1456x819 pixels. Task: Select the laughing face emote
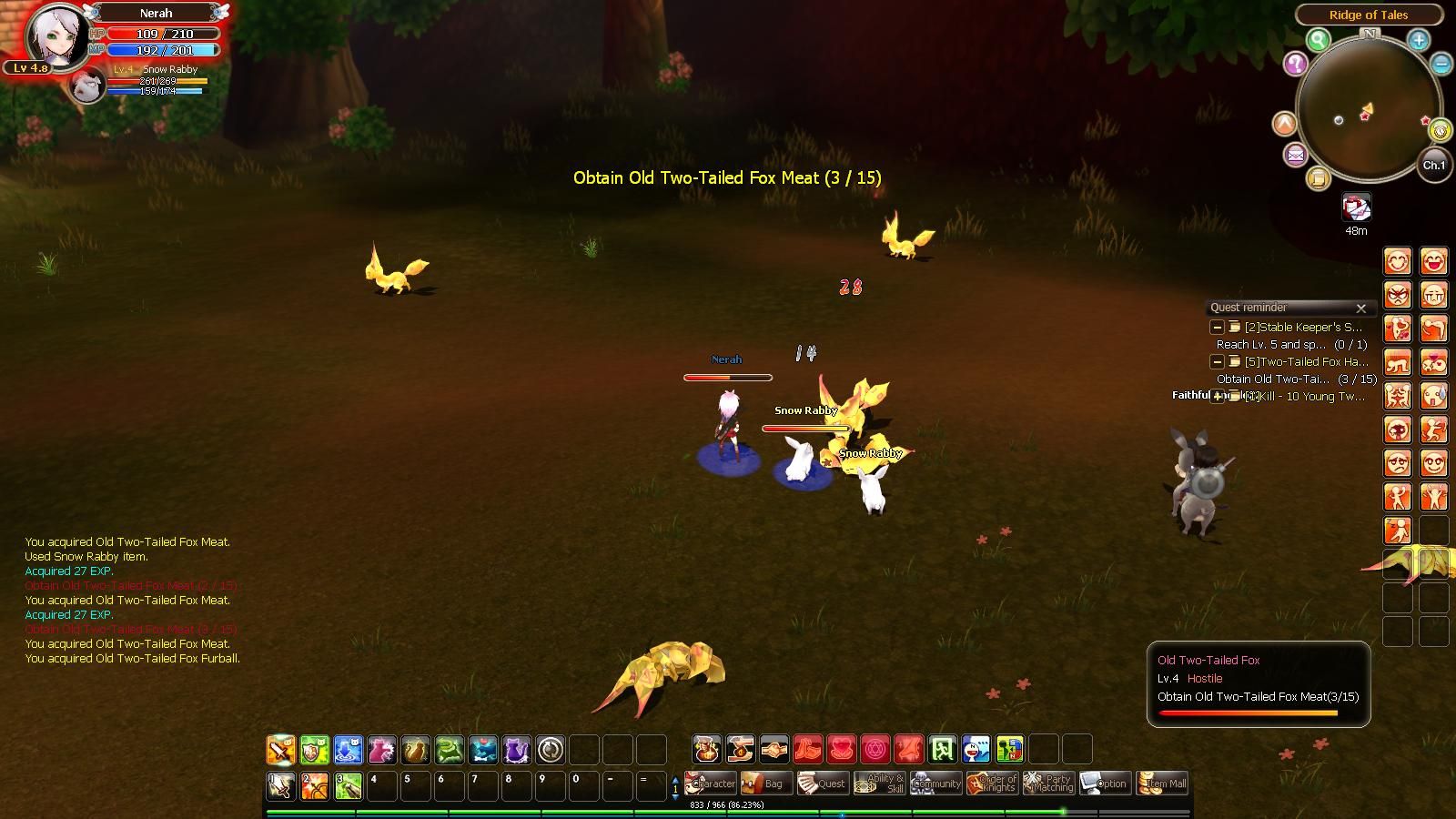coord(1433,262)
